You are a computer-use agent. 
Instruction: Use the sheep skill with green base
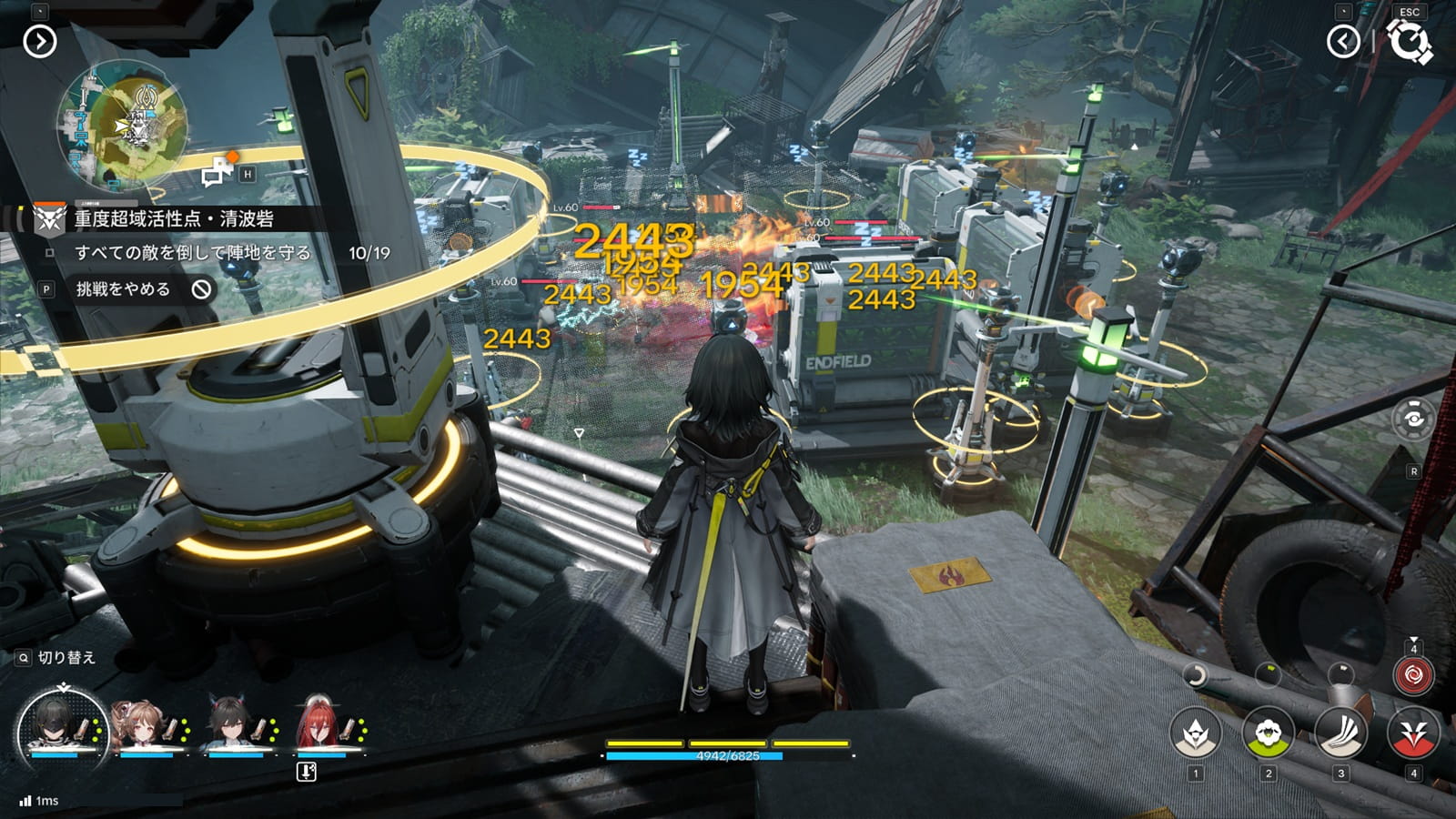tap(1268, 733)
